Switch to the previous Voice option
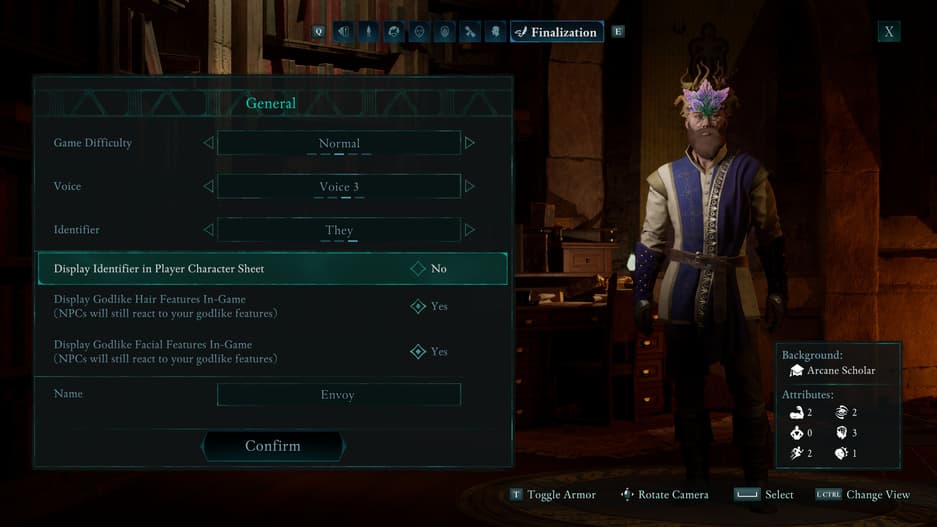Viewport: 937px width, 527px height. click(208, 186)
